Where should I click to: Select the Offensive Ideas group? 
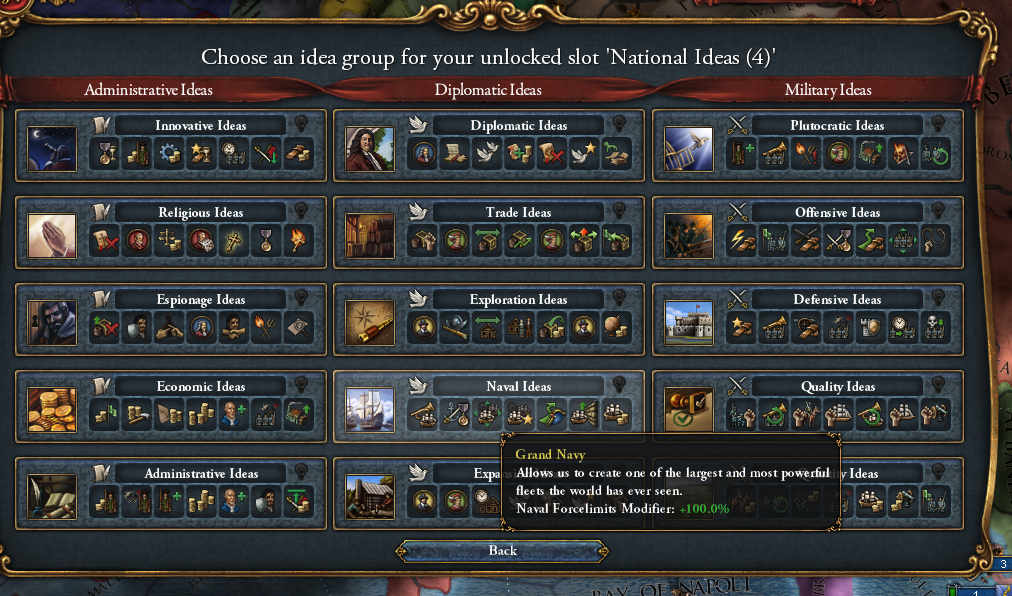coord(836,213)
